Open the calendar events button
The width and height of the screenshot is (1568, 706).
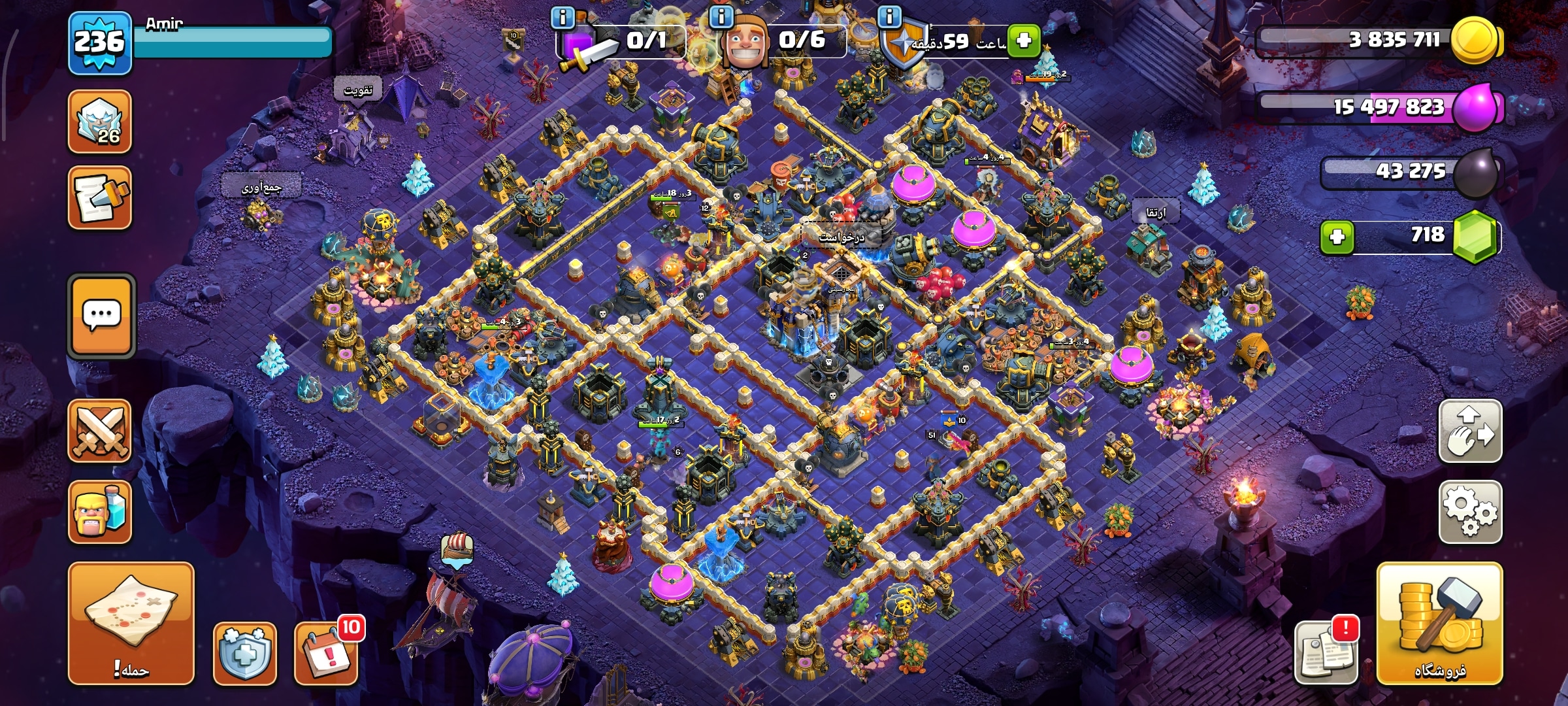click(326, 652)
